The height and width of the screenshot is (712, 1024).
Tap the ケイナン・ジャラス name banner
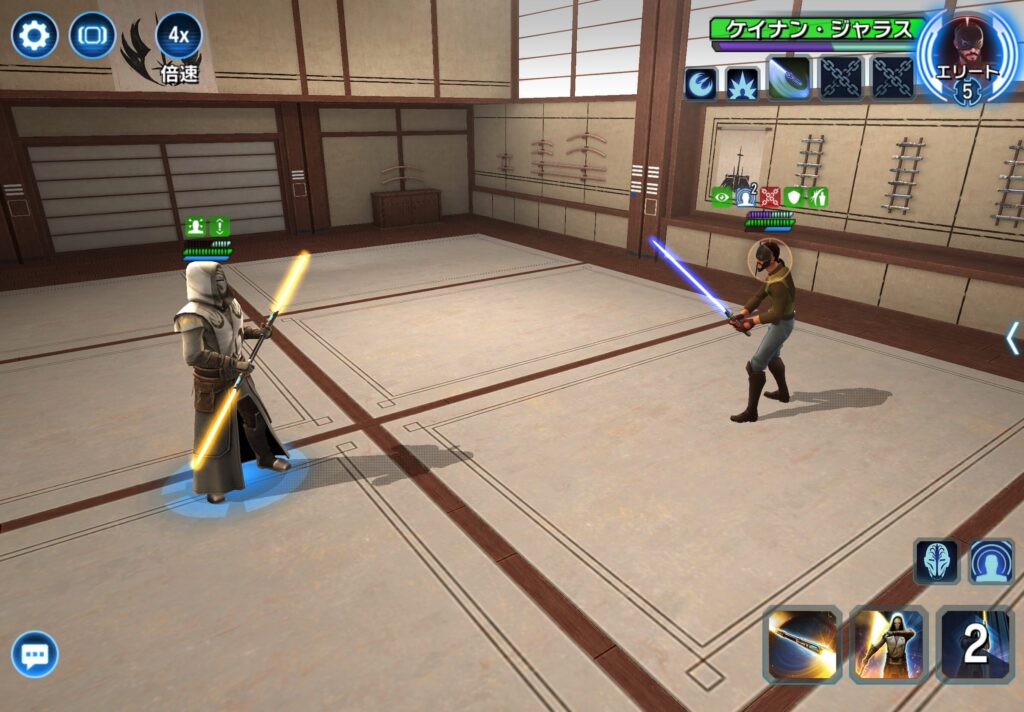point(816,27)
